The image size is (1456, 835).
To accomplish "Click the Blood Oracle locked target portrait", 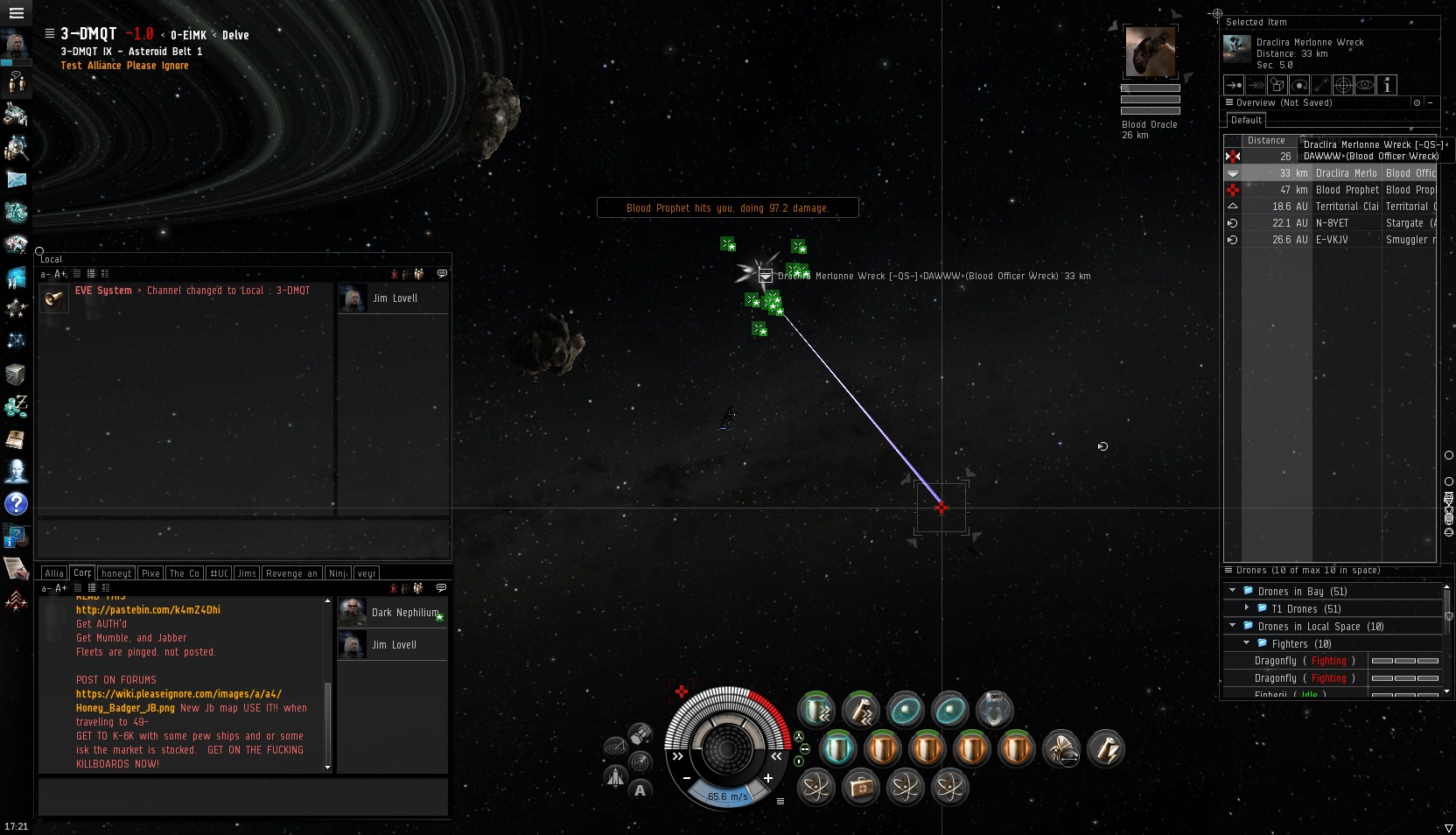I will [1150, 52].
